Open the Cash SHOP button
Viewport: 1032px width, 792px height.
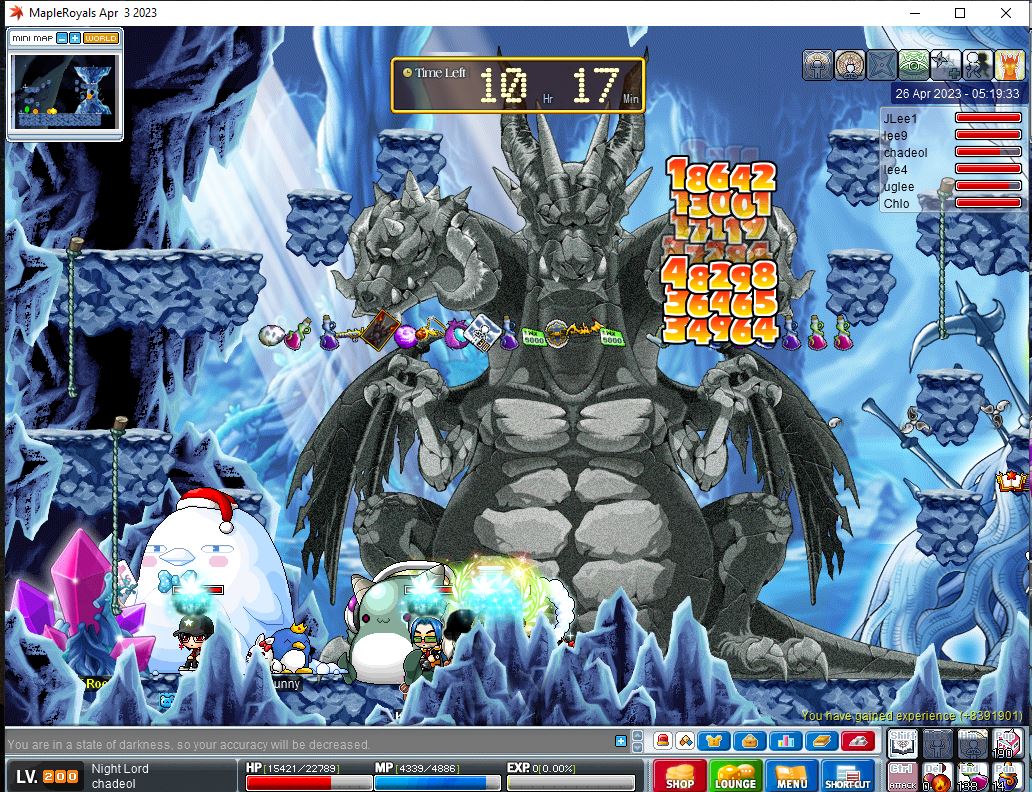(x=679, y=776)
